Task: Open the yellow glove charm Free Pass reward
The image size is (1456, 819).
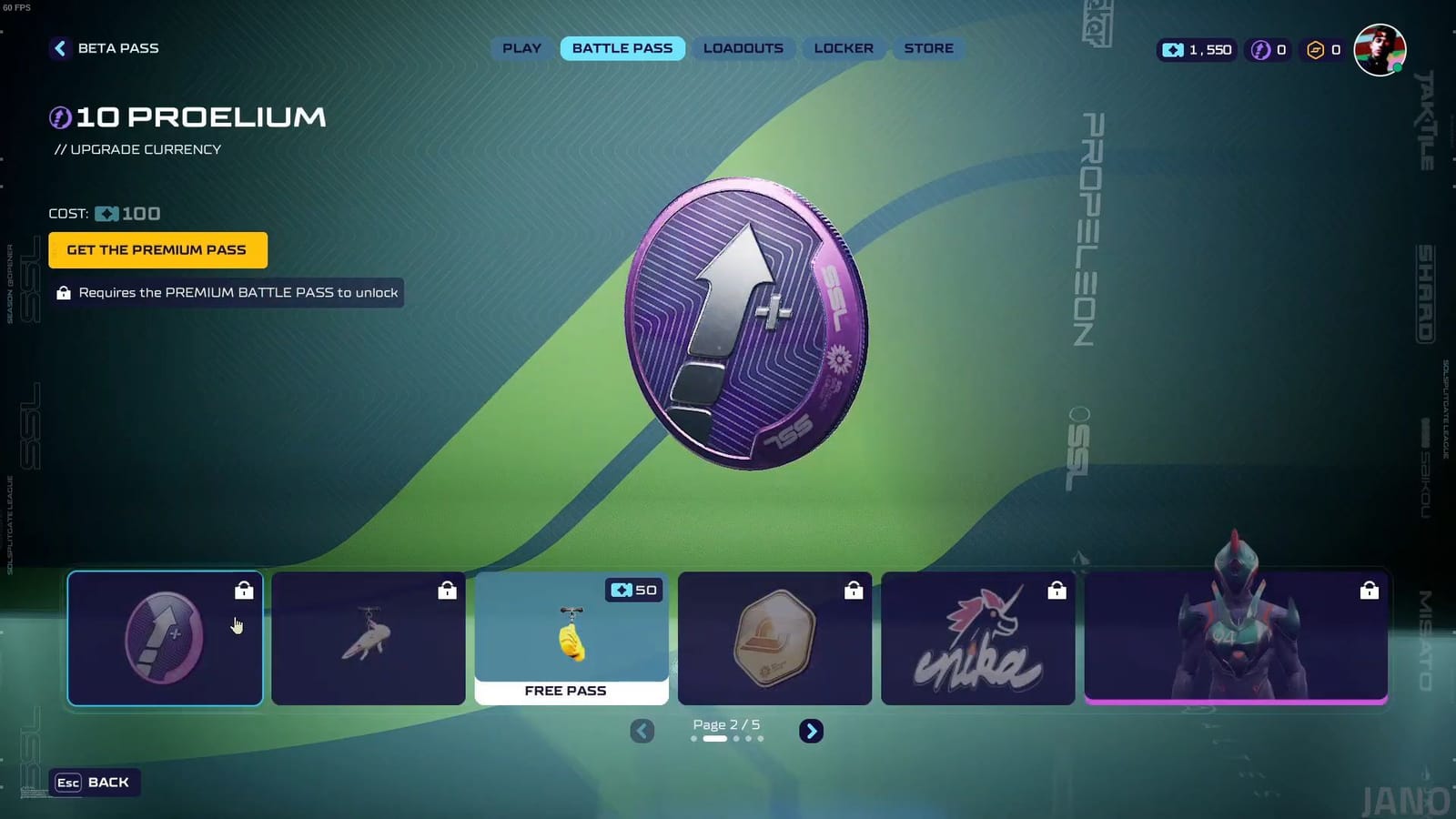Action: (571, 637)
